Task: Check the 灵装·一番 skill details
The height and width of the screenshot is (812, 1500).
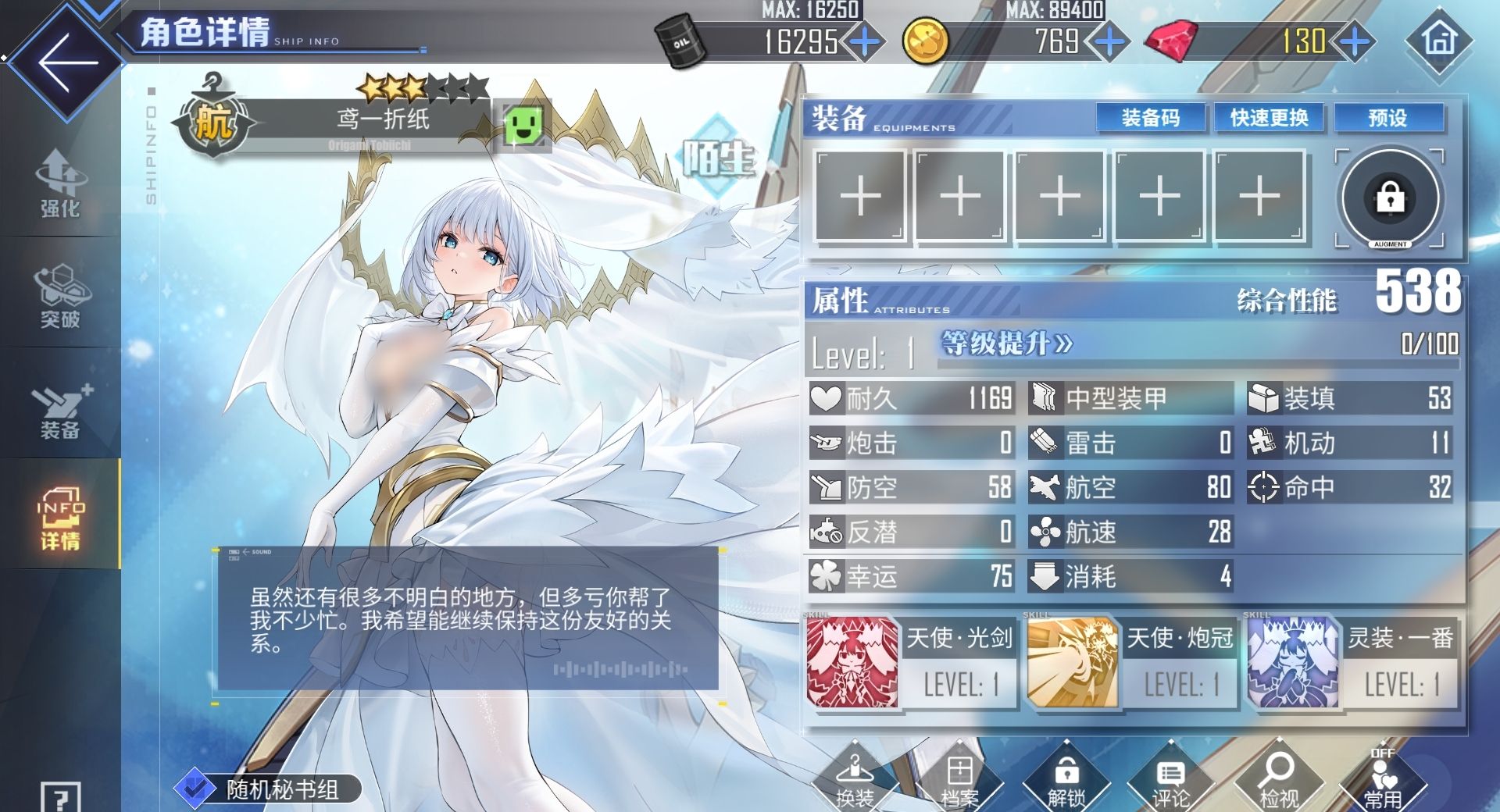Action: (1352, 662)
